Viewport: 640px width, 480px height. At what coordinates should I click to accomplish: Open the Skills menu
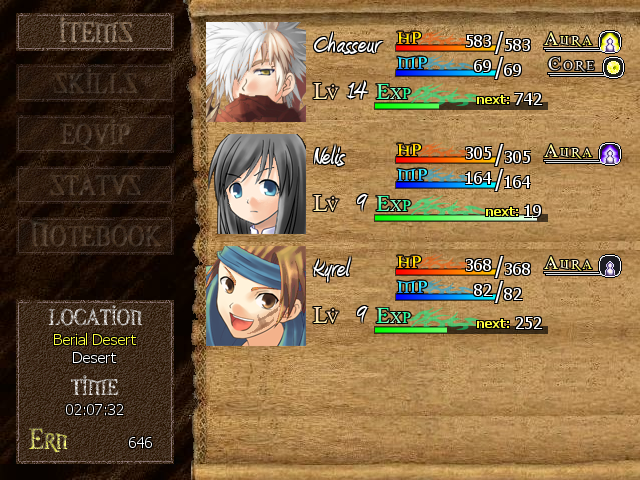click(x=95, y=83)
